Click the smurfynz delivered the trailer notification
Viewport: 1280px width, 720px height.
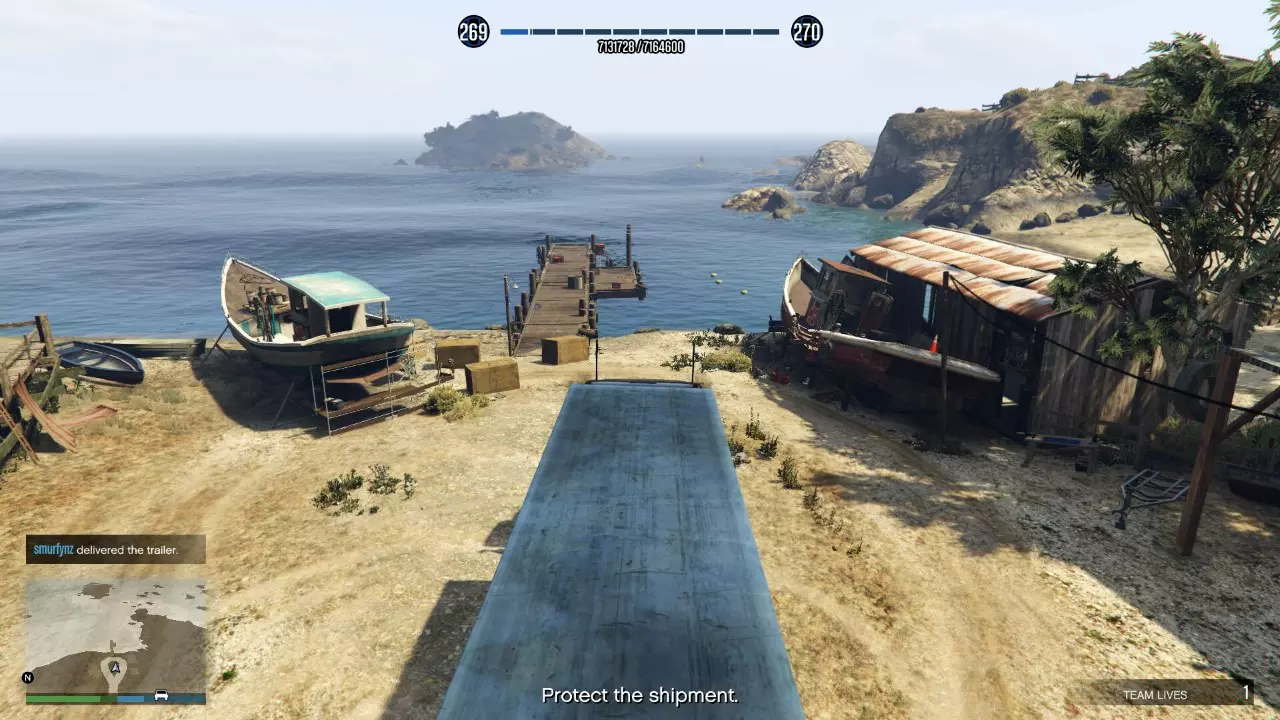[115, 549]
